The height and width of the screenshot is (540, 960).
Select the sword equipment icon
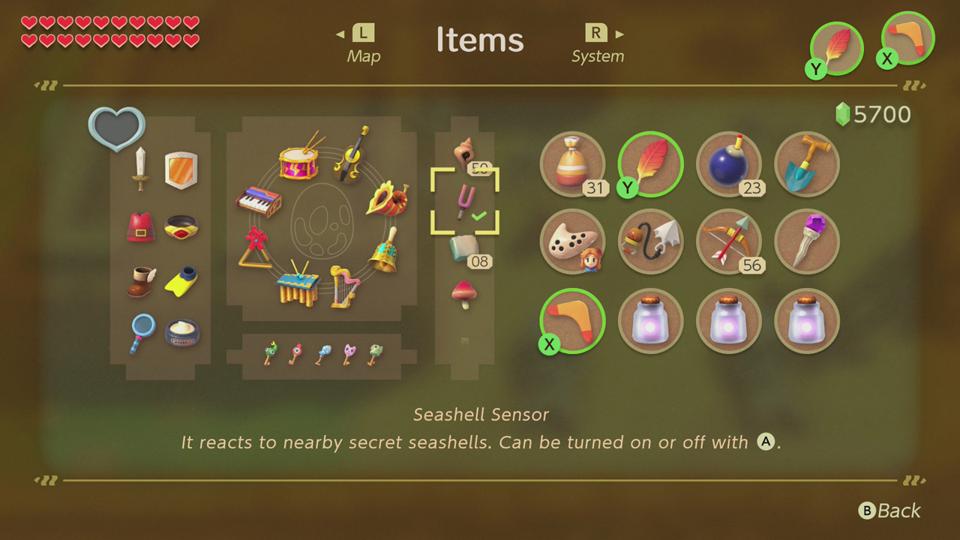(x=142, y=169)
